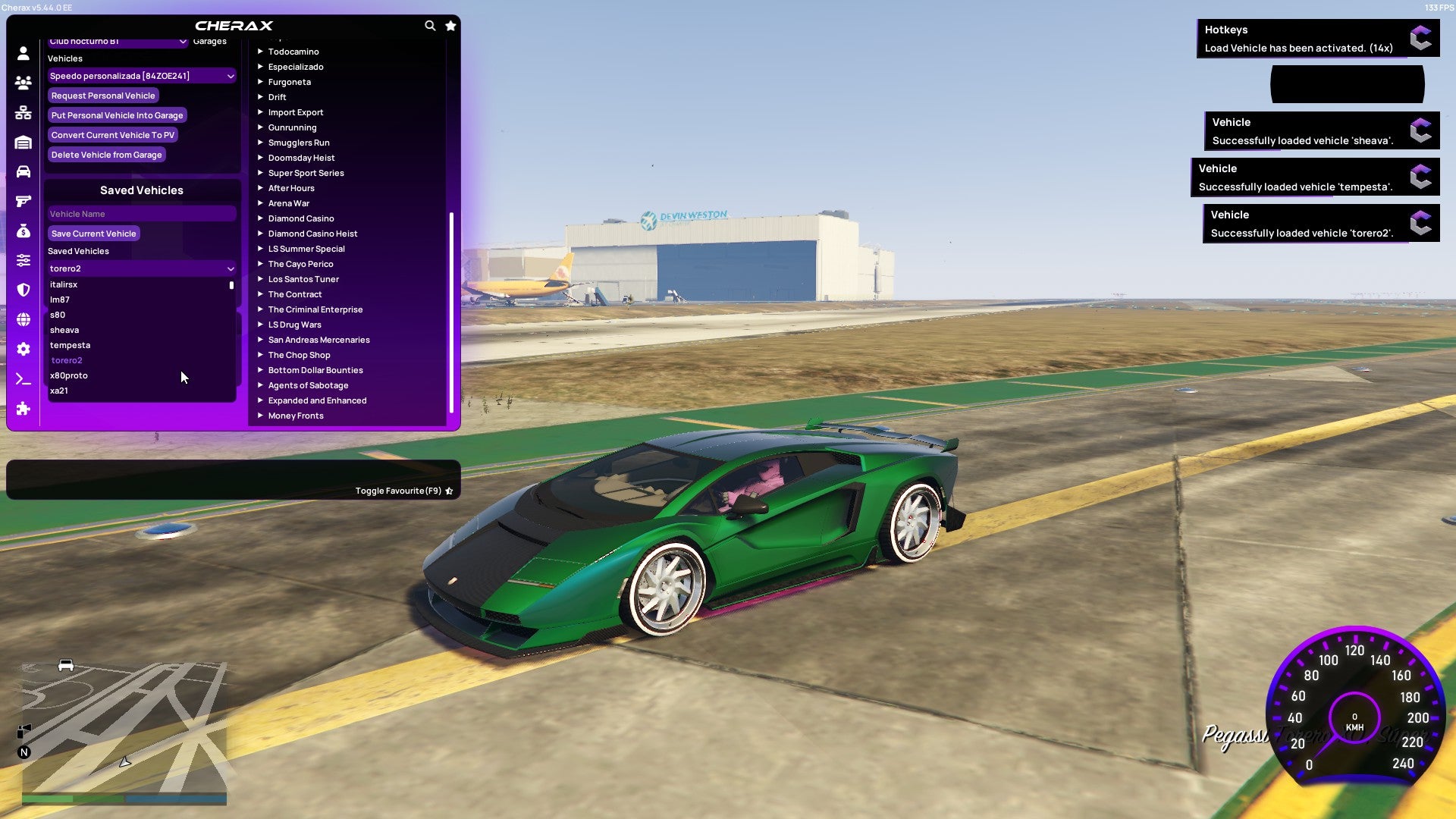The width and height of the screenshot is (1456, 819).
Task: Click the terminal/console icon in the sidebar
Action: 23,379
